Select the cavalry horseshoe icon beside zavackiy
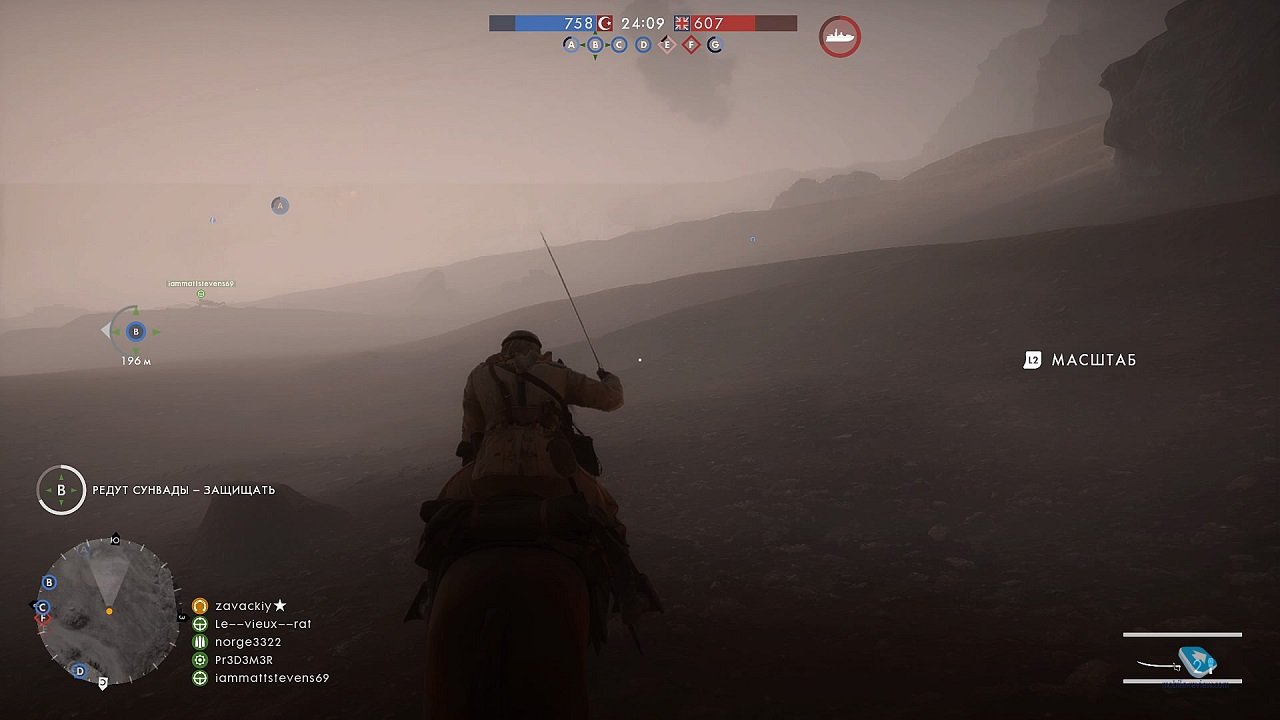1280x720 pixels. 199,606
